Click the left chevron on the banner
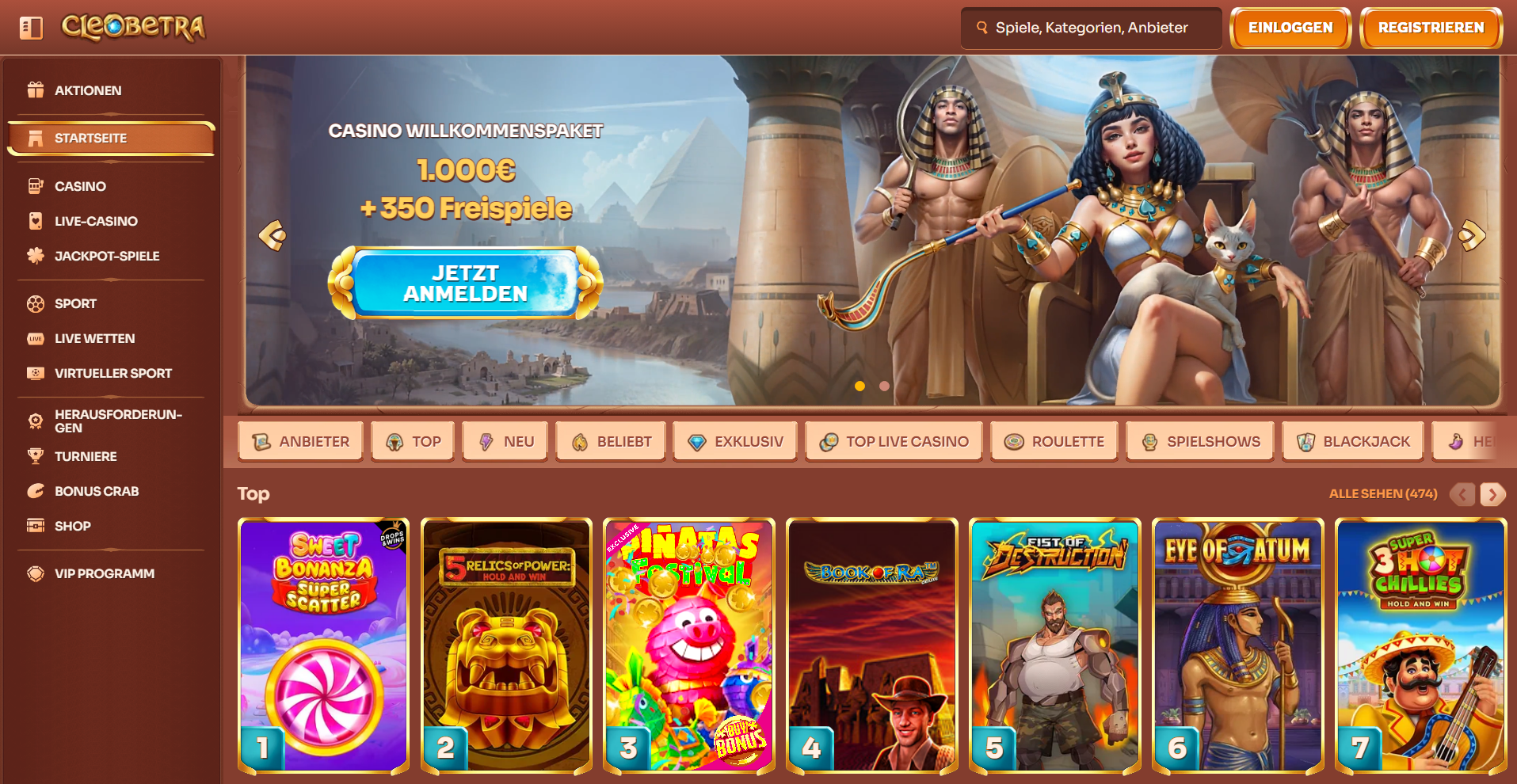Screen dimensions: 1517x784 point(273,234)
